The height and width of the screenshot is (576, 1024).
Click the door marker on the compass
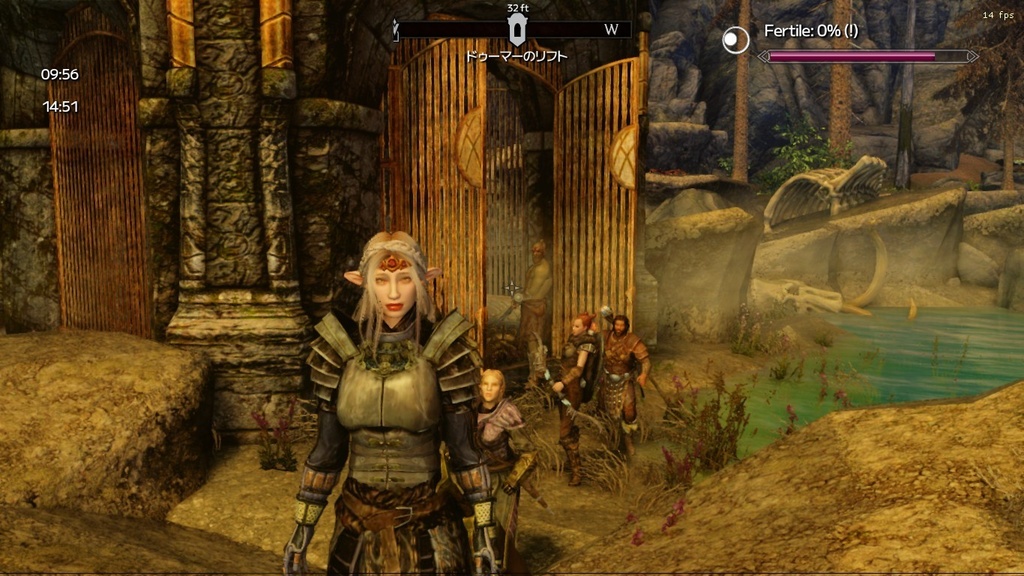pos(516,30)
